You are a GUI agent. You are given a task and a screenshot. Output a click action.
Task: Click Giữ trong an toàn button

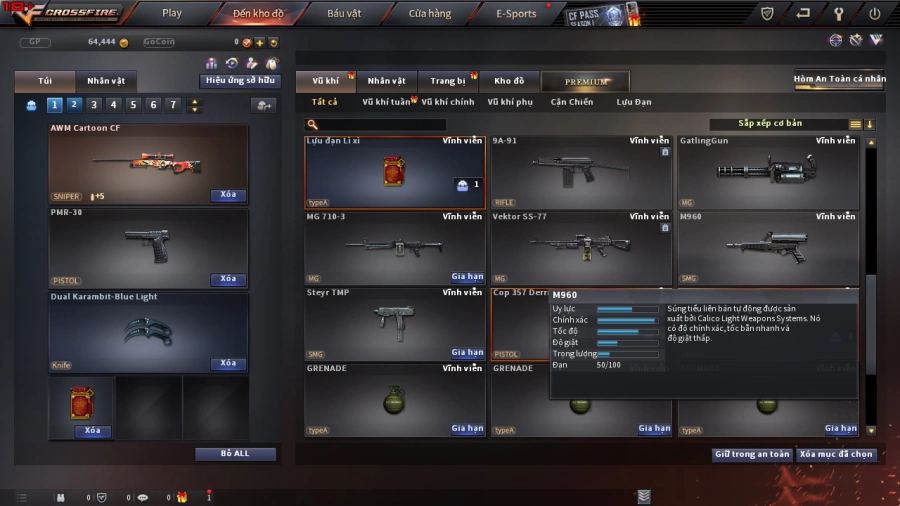[x=752, y=454]
